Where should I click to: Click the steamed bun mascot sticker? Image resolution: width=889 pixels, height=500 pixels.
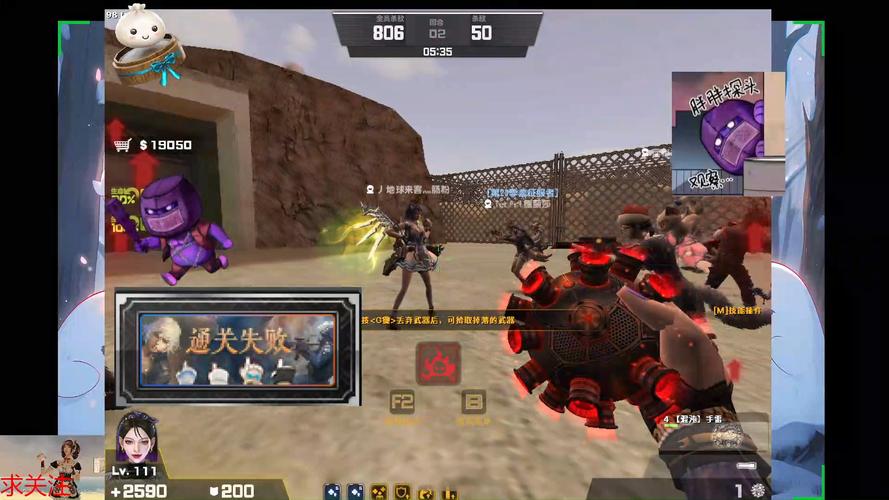tap(145, 43)
